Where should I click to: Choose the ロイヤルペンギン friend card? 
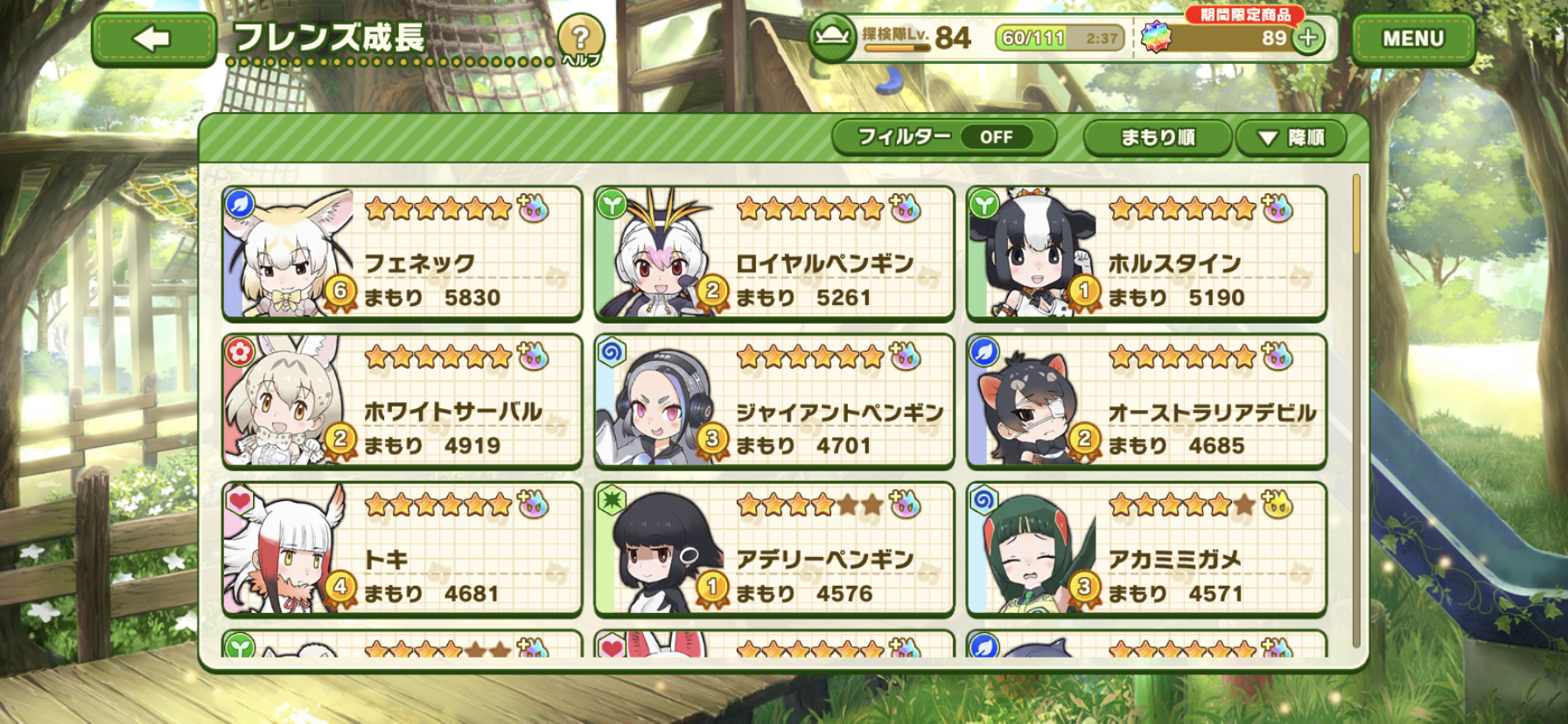click(773, 254)
